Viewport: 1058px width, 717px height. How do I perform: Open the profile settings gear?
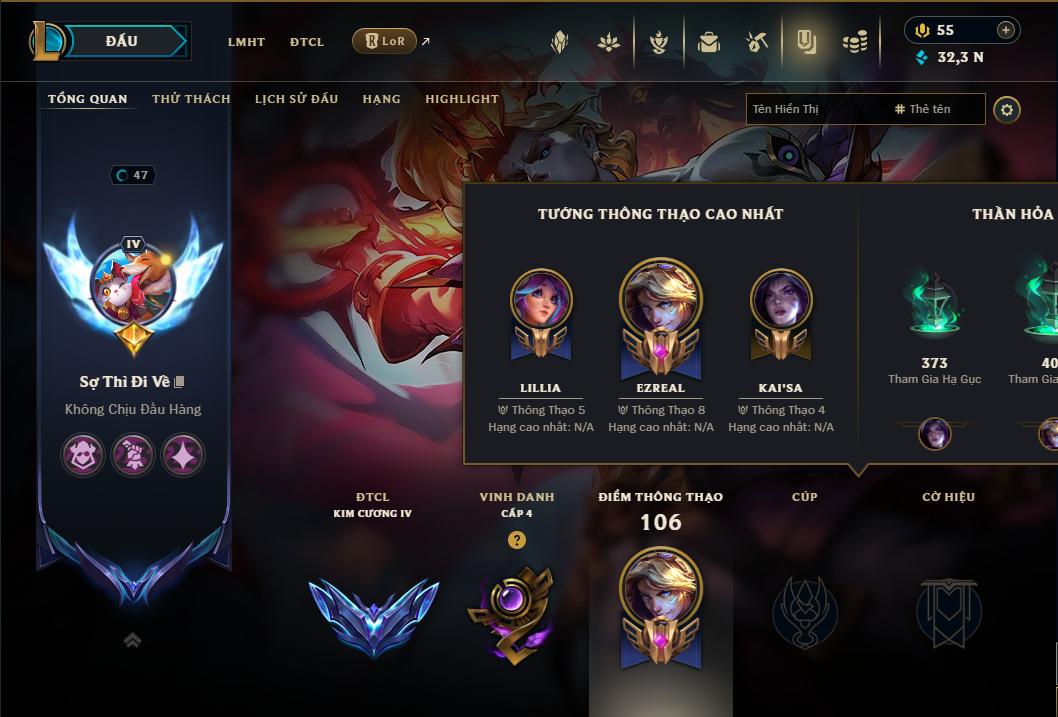coord(1007,109)
